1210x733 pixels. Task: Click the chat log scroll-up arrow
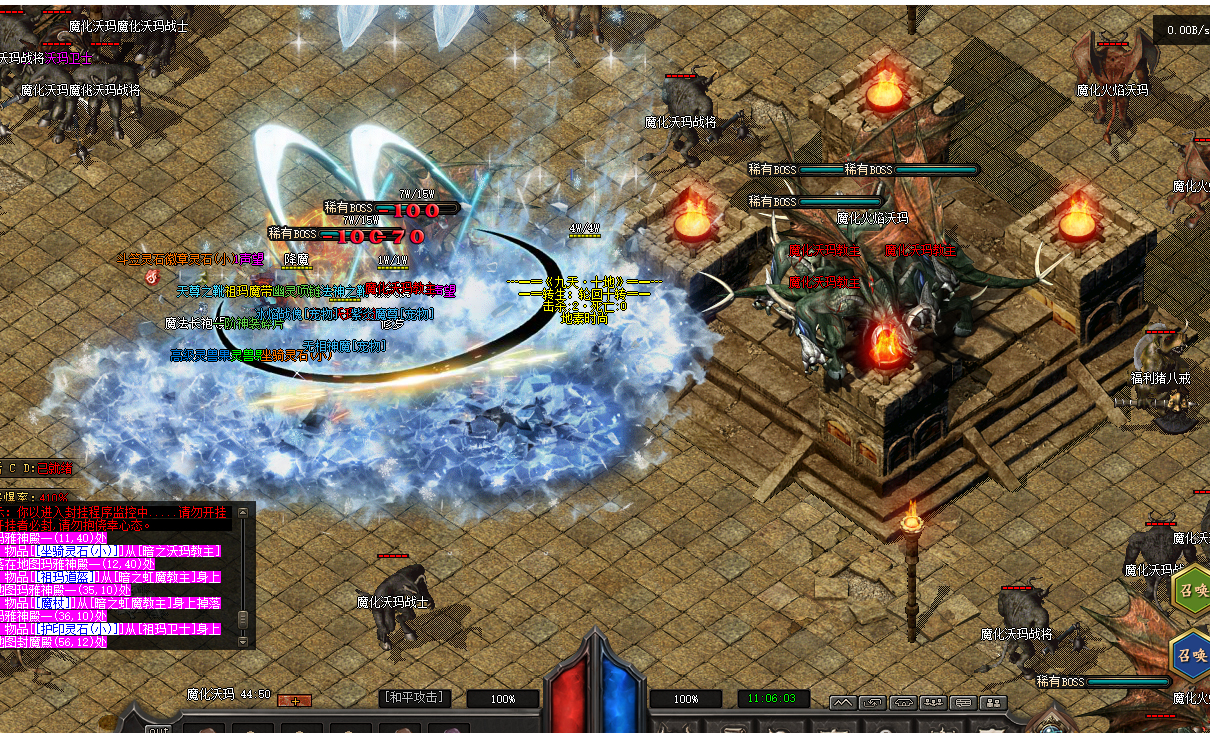point(242,513)
